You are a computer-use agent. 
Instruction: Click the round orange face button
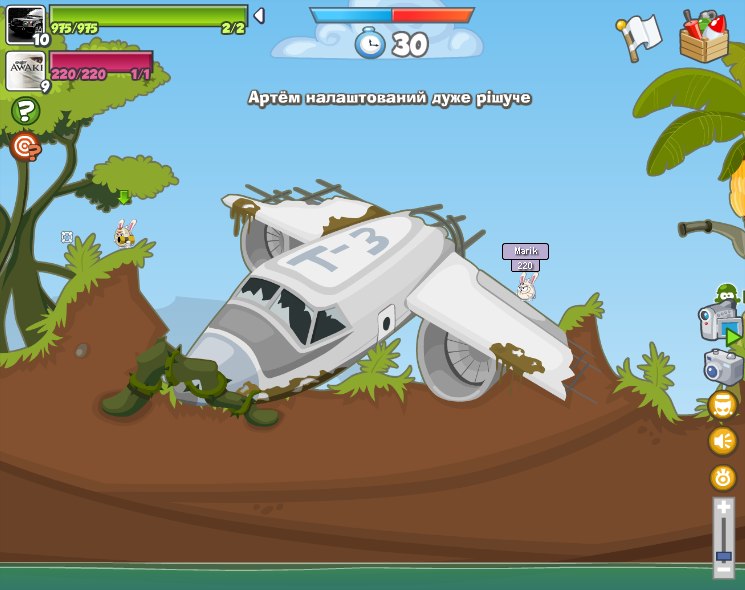click(722, 405)
